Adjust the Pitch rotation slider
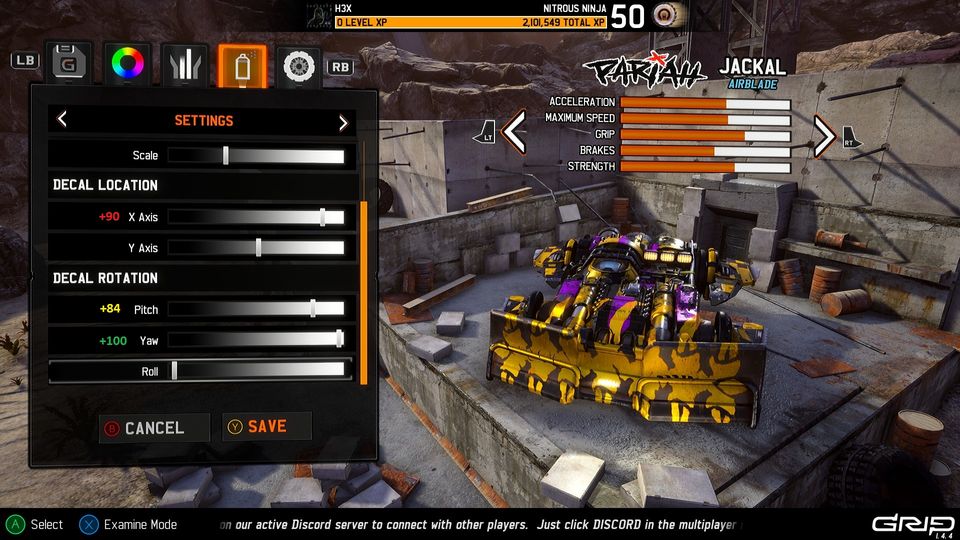960x540 pixels. [x=256, y=309]
